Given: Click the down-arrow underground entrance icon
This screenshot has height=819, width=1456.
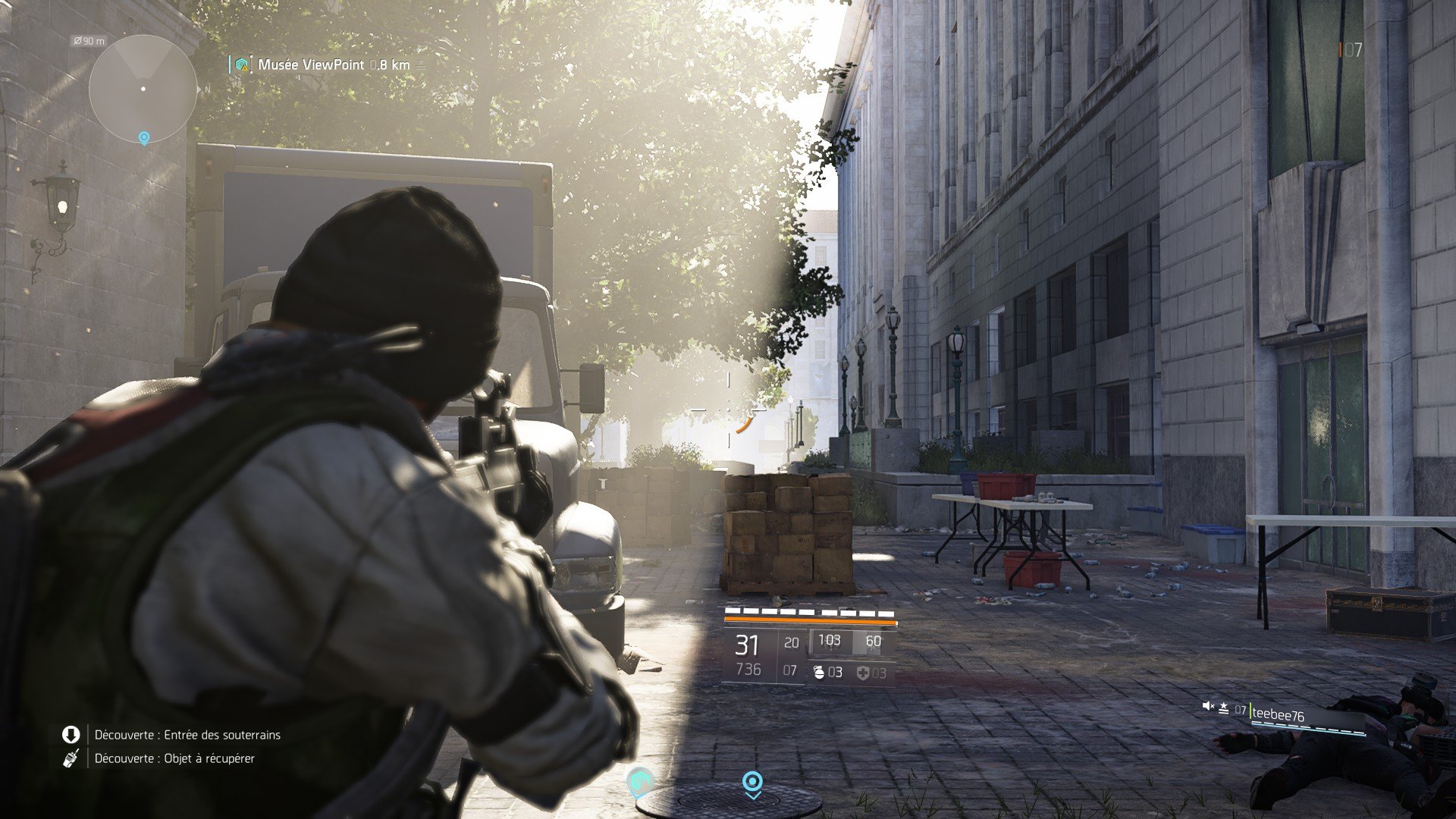Looking at the screenshot, I should point(71,734).
